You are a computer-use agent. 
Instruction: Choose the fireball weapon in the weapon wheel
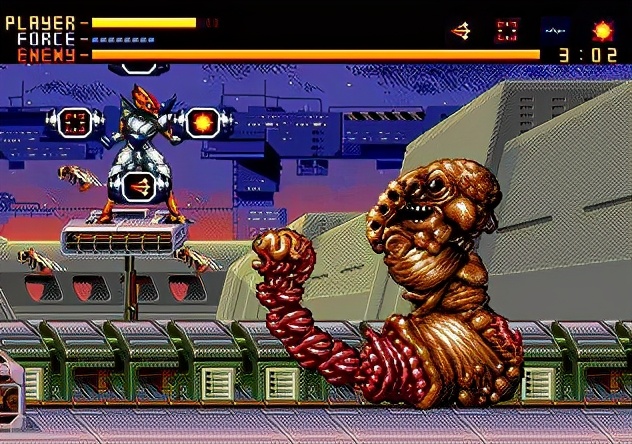204,123
